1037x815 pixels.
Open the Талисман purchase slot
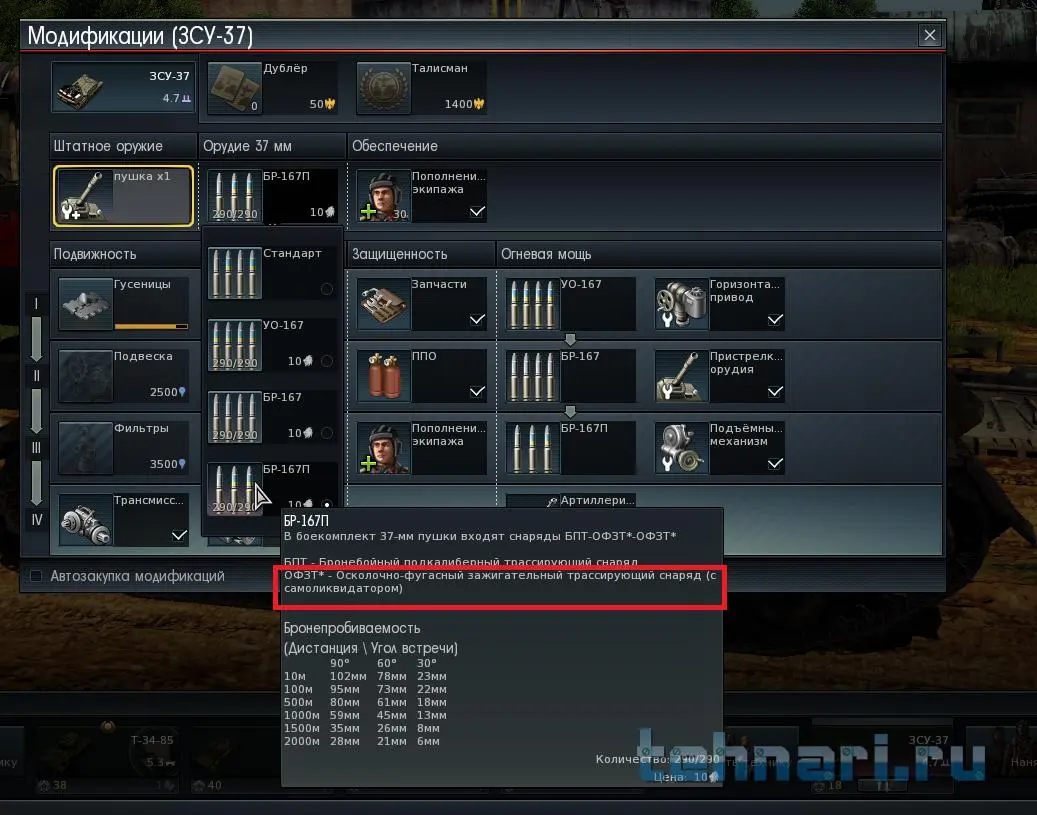(x=422, y=88)
